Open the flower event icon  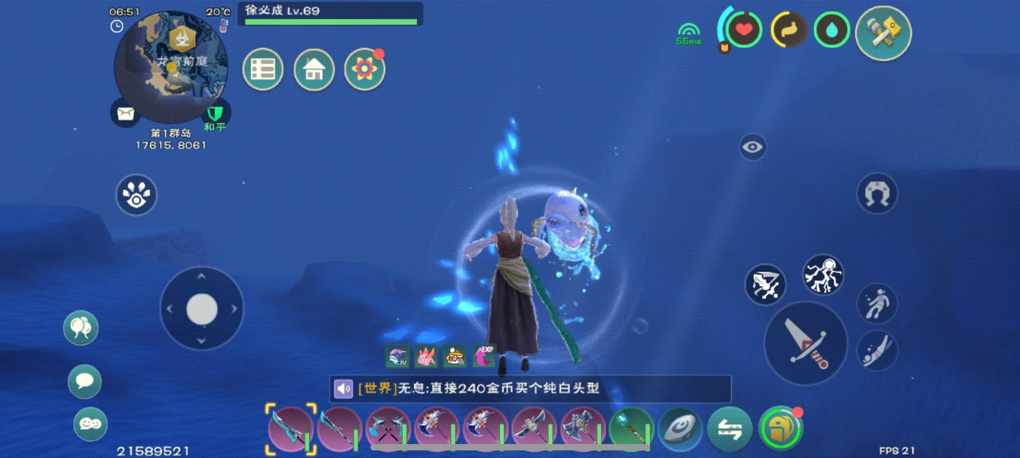pos(365,69)
